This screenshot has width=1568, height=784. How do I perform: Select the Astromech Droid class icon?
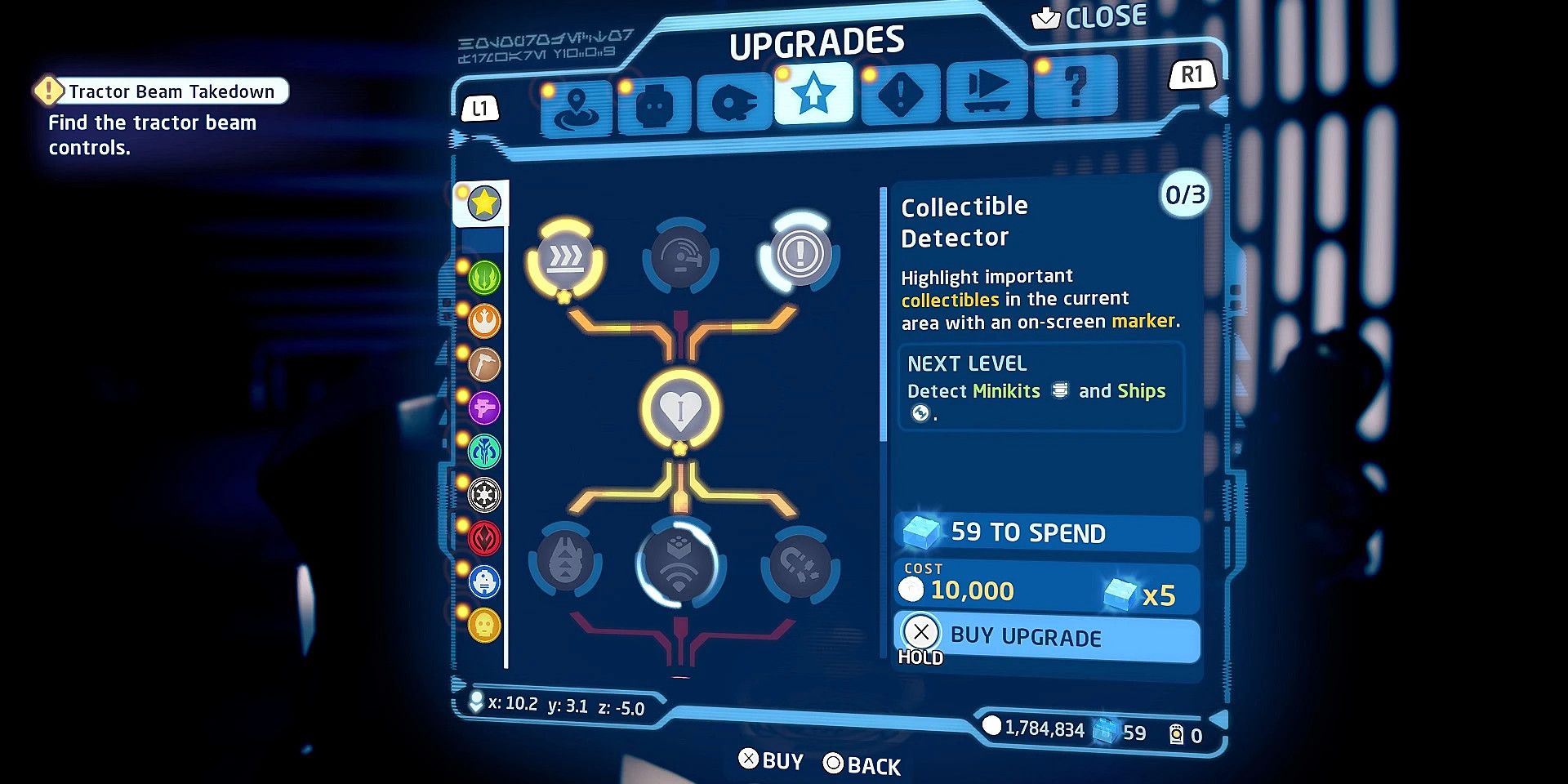pyautogui.click(x=483, y=581)
